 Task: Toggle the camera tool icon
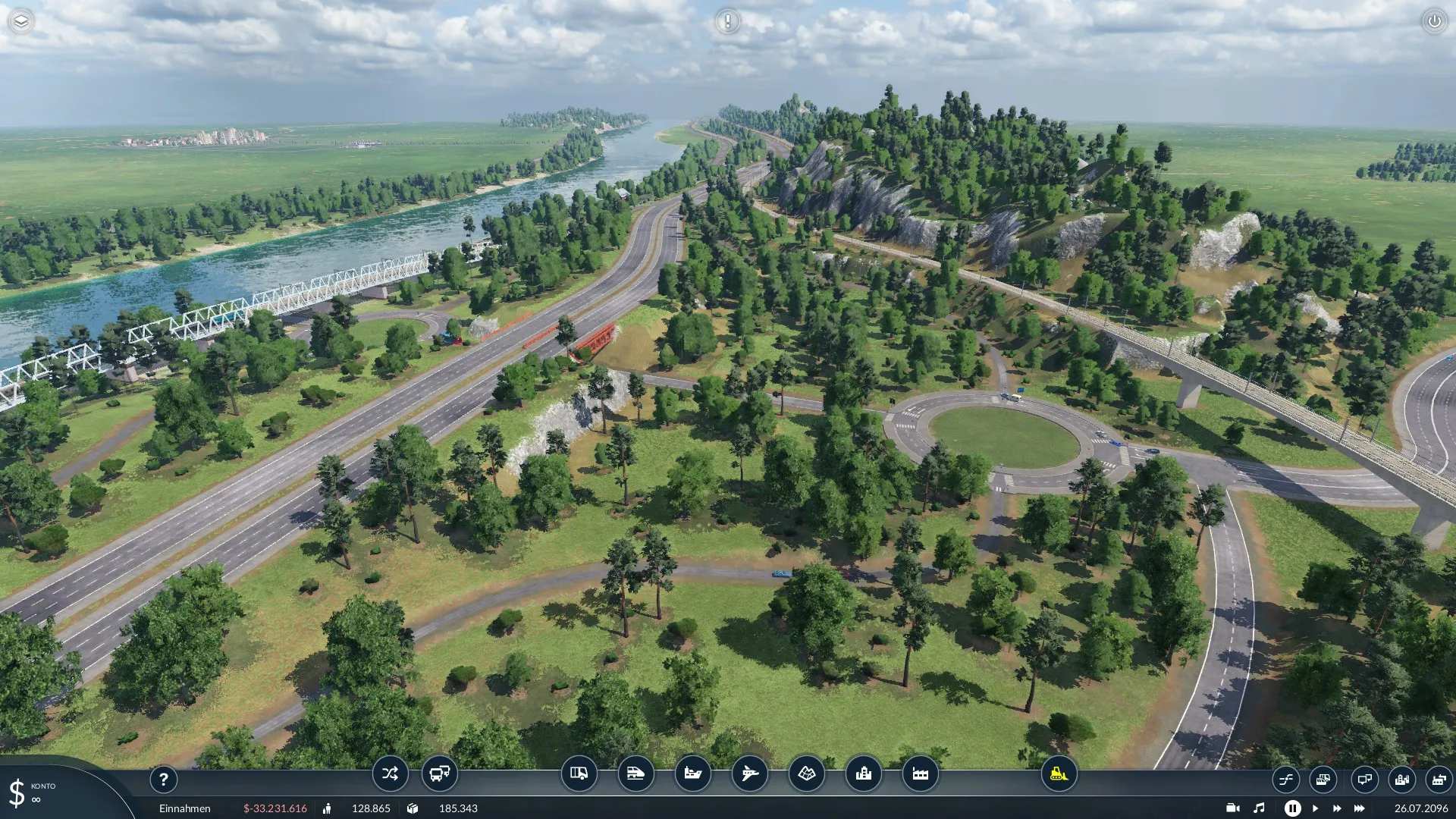pos(1232,808)
